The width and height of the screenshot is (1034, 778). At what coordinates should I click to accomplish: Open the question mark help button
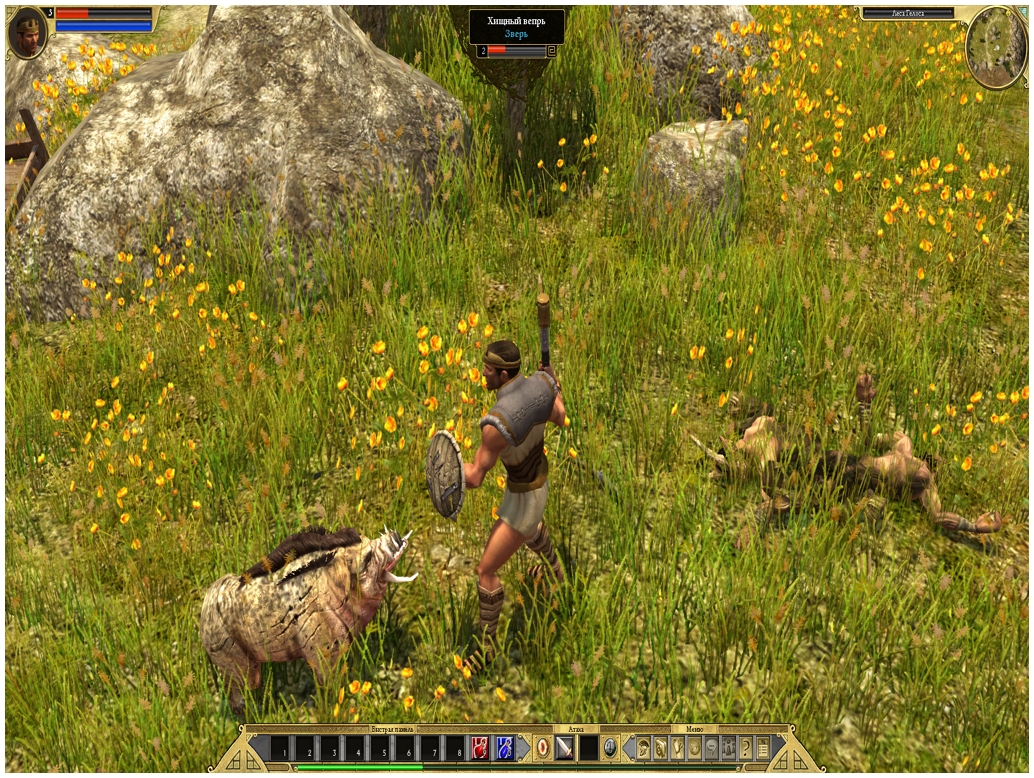click(x=745, y=747)
